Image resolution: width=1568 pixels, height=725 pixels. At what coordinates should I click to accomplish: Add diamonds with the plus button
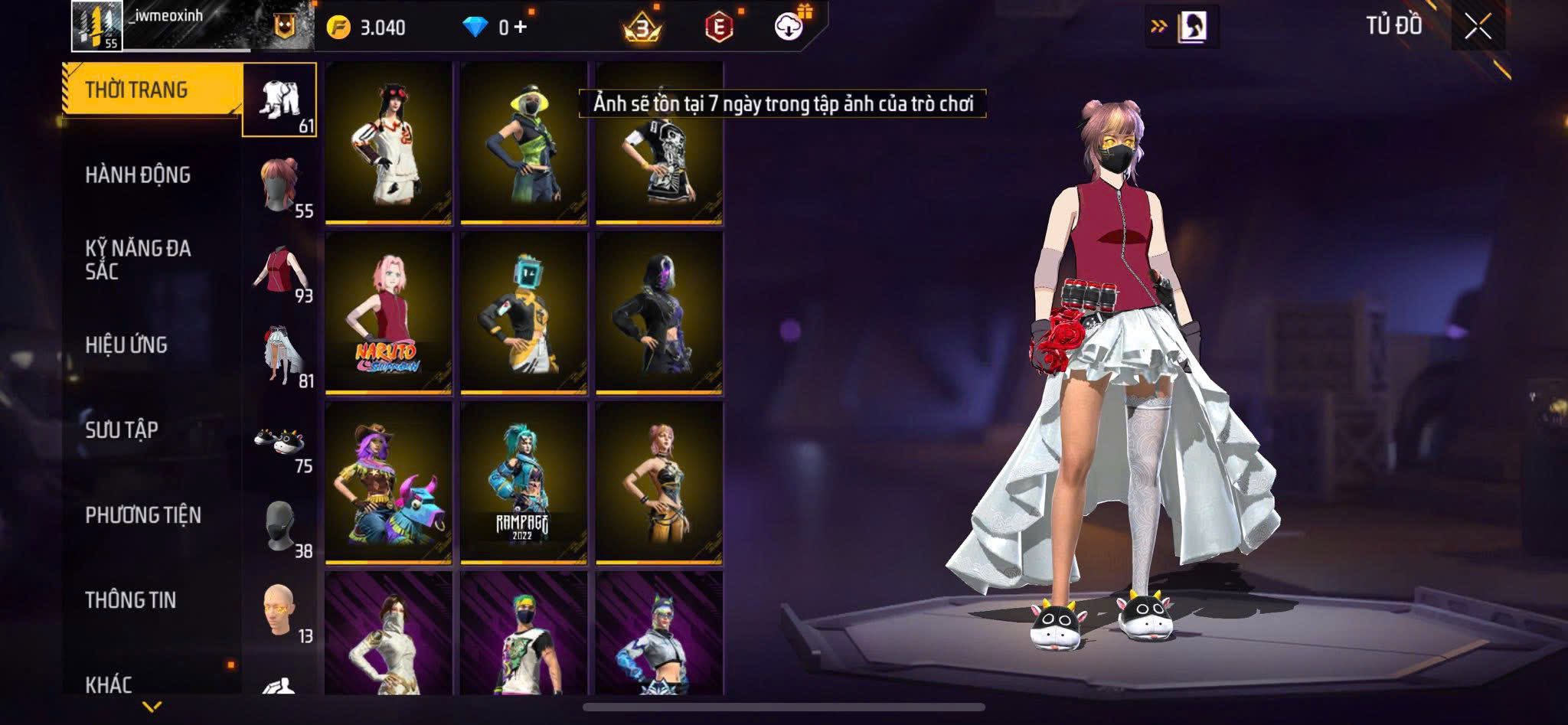(521, 27)
